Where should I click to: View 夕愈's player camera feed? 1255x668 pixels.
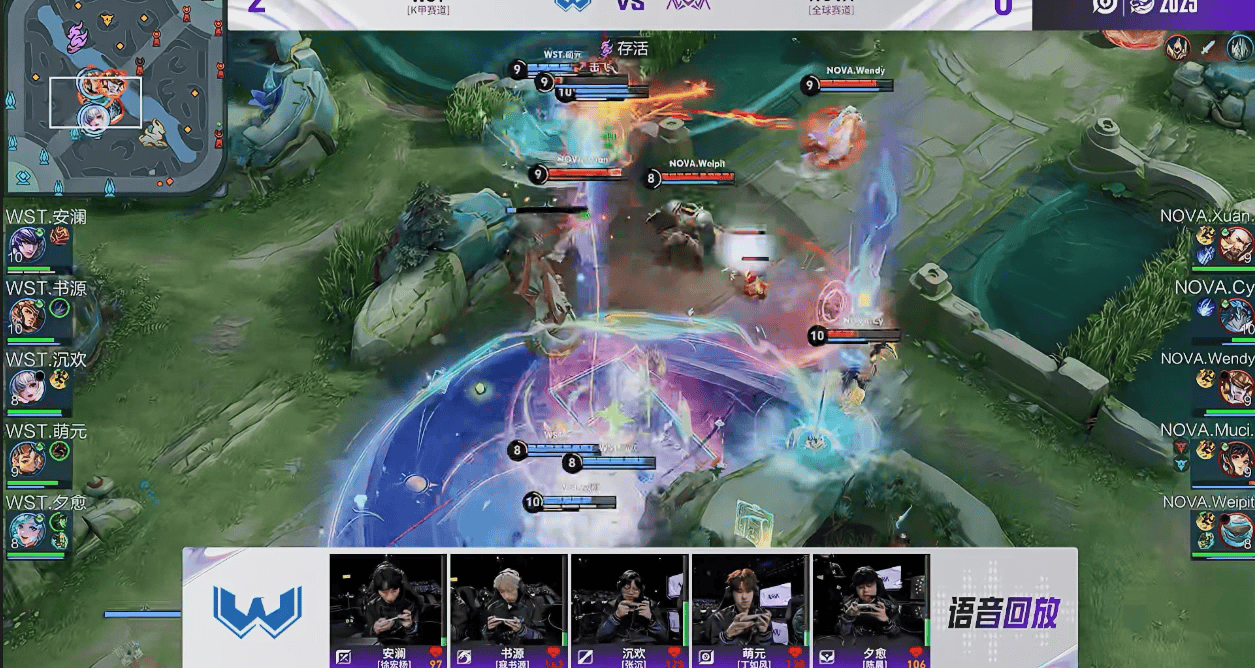(871, 600)
